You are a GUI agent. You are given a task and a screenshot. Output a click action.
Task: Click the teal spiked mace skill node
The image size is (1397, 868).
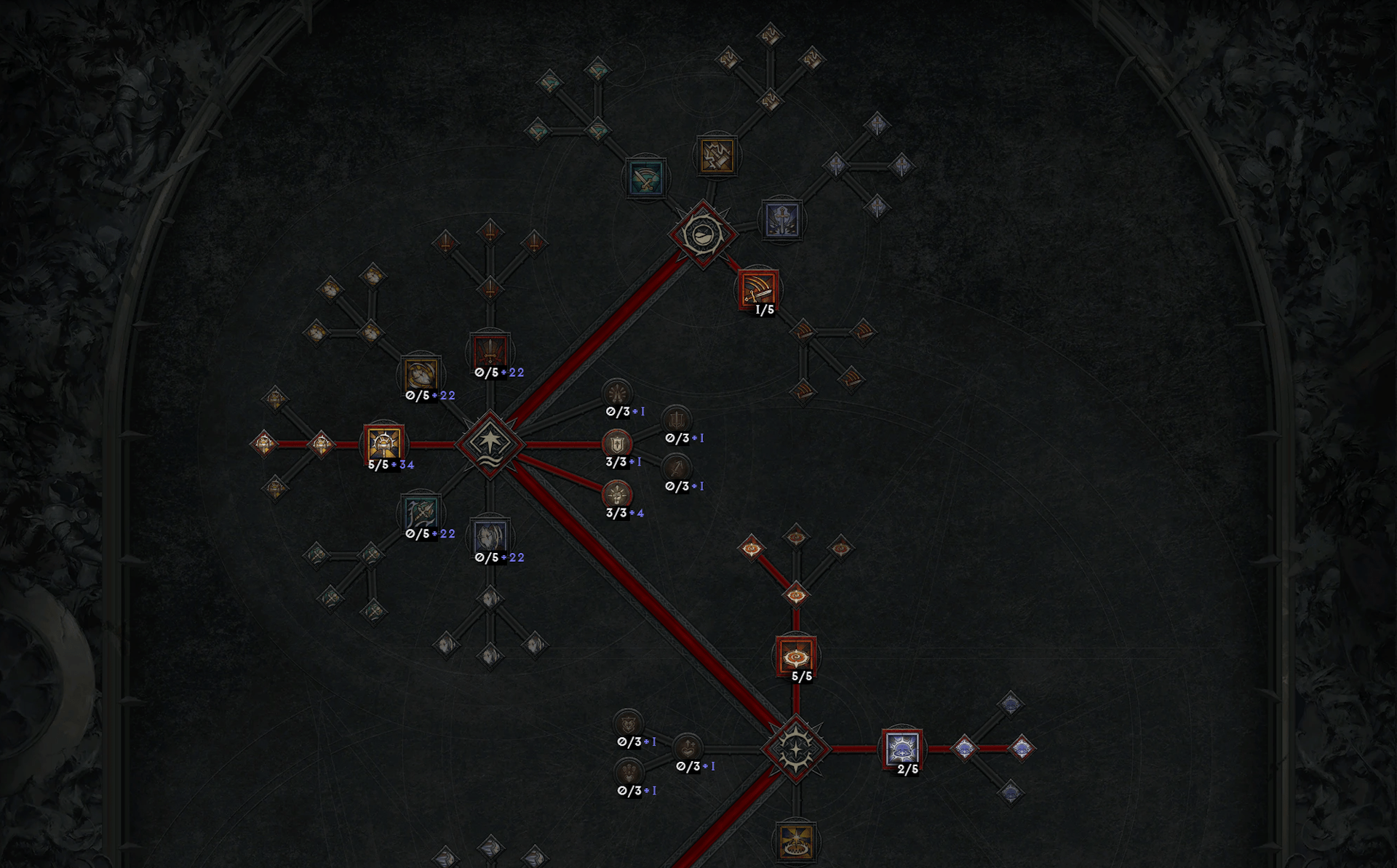point(421,512)
